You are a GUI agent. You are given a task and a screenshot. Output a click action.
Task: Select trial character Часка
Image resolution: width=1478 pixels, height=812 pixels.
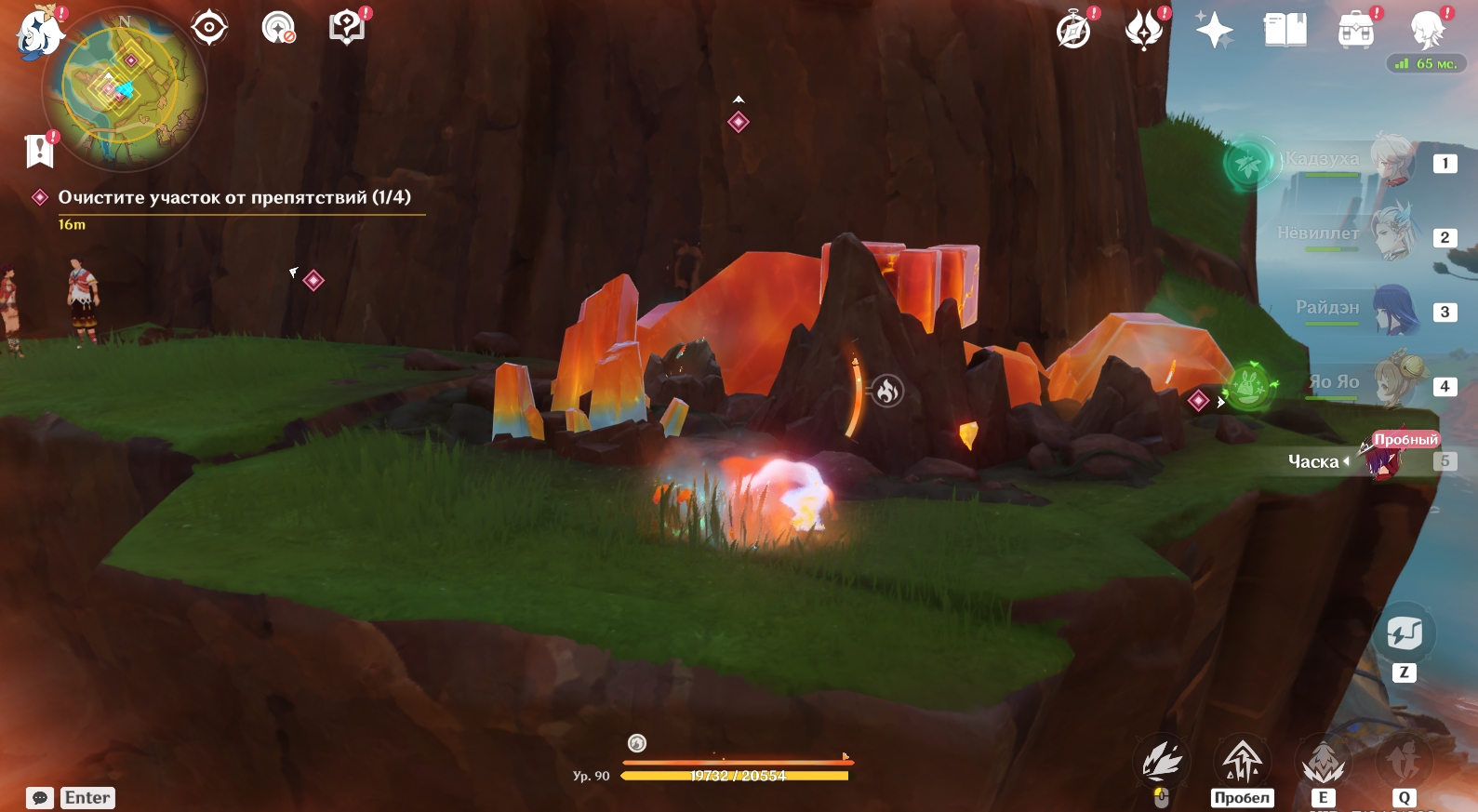pyautogui.click(x=1383, y=459)
